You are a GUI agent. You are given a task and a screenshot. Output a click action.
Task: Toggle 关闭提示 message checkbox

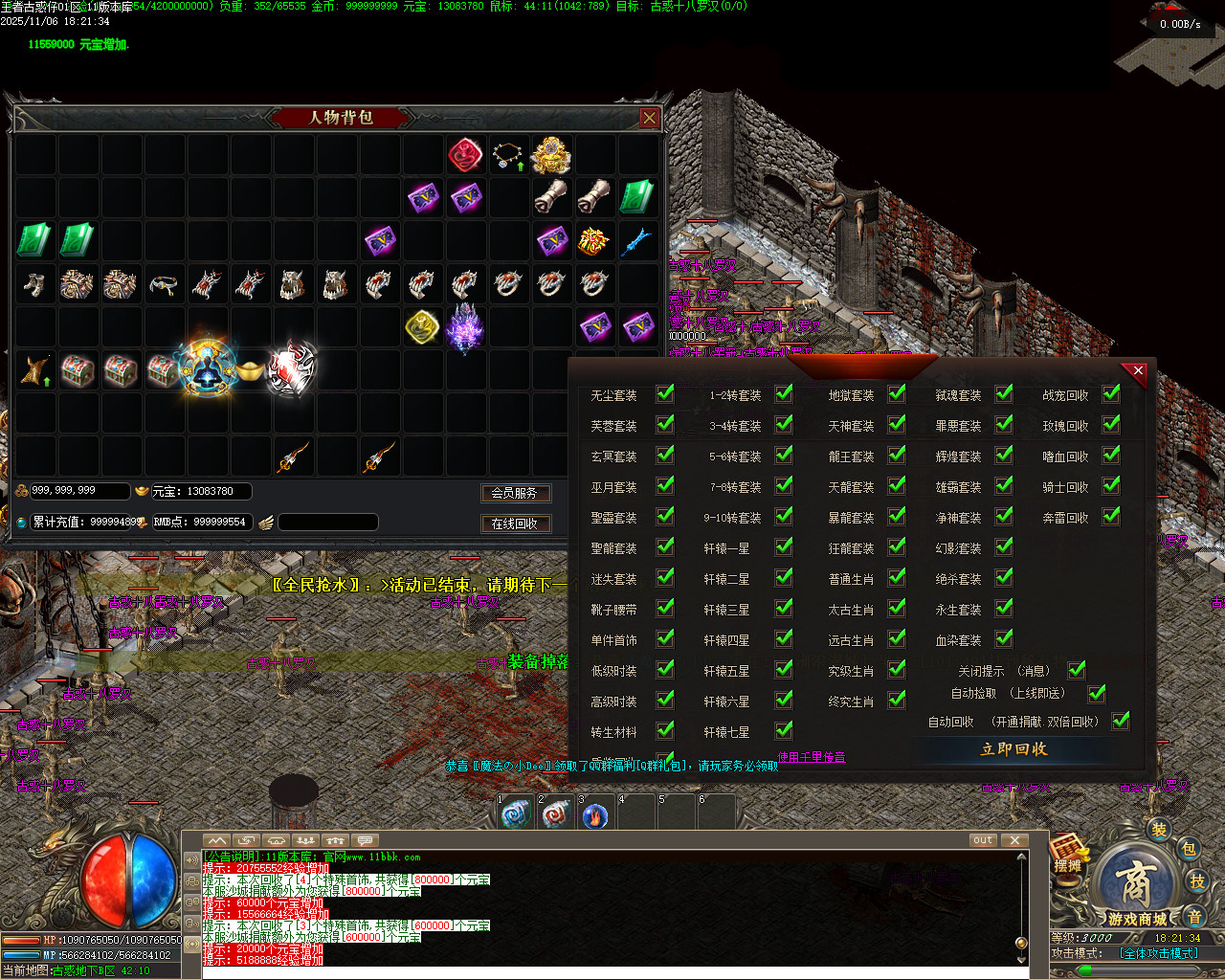(1077, 670)
